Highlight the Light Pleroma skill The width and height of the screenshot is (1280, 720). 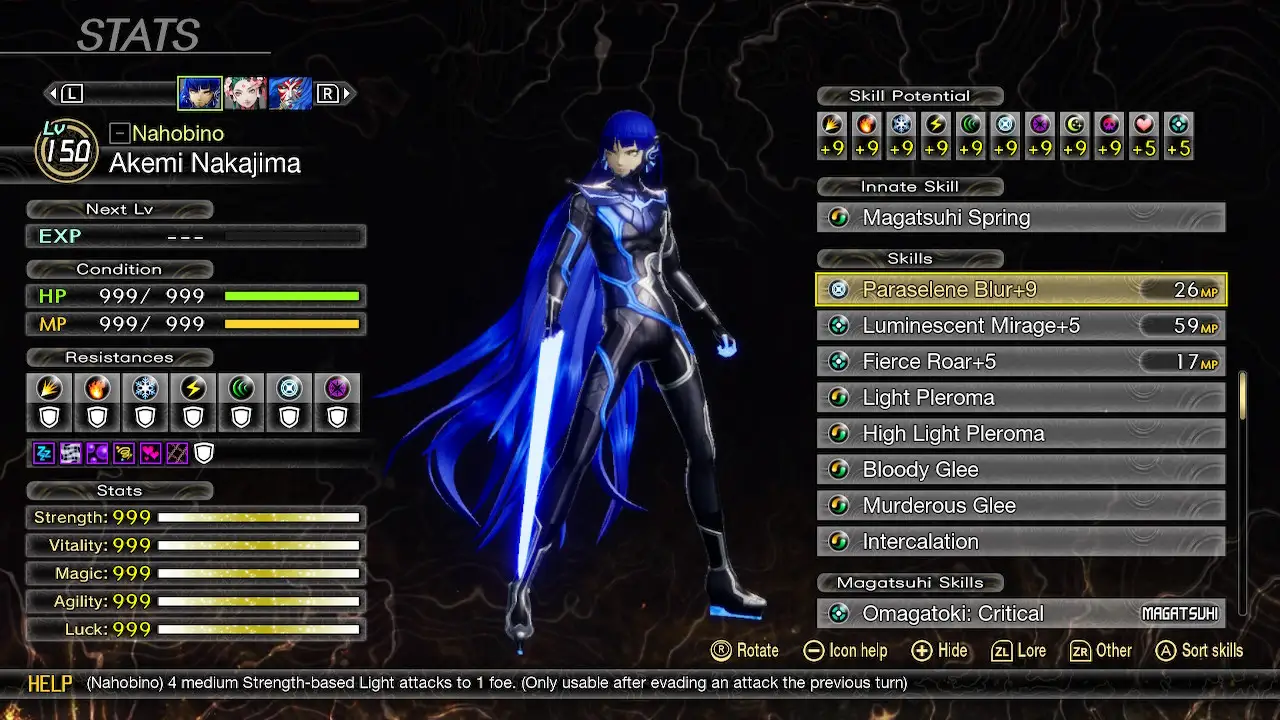[1020, 398]
